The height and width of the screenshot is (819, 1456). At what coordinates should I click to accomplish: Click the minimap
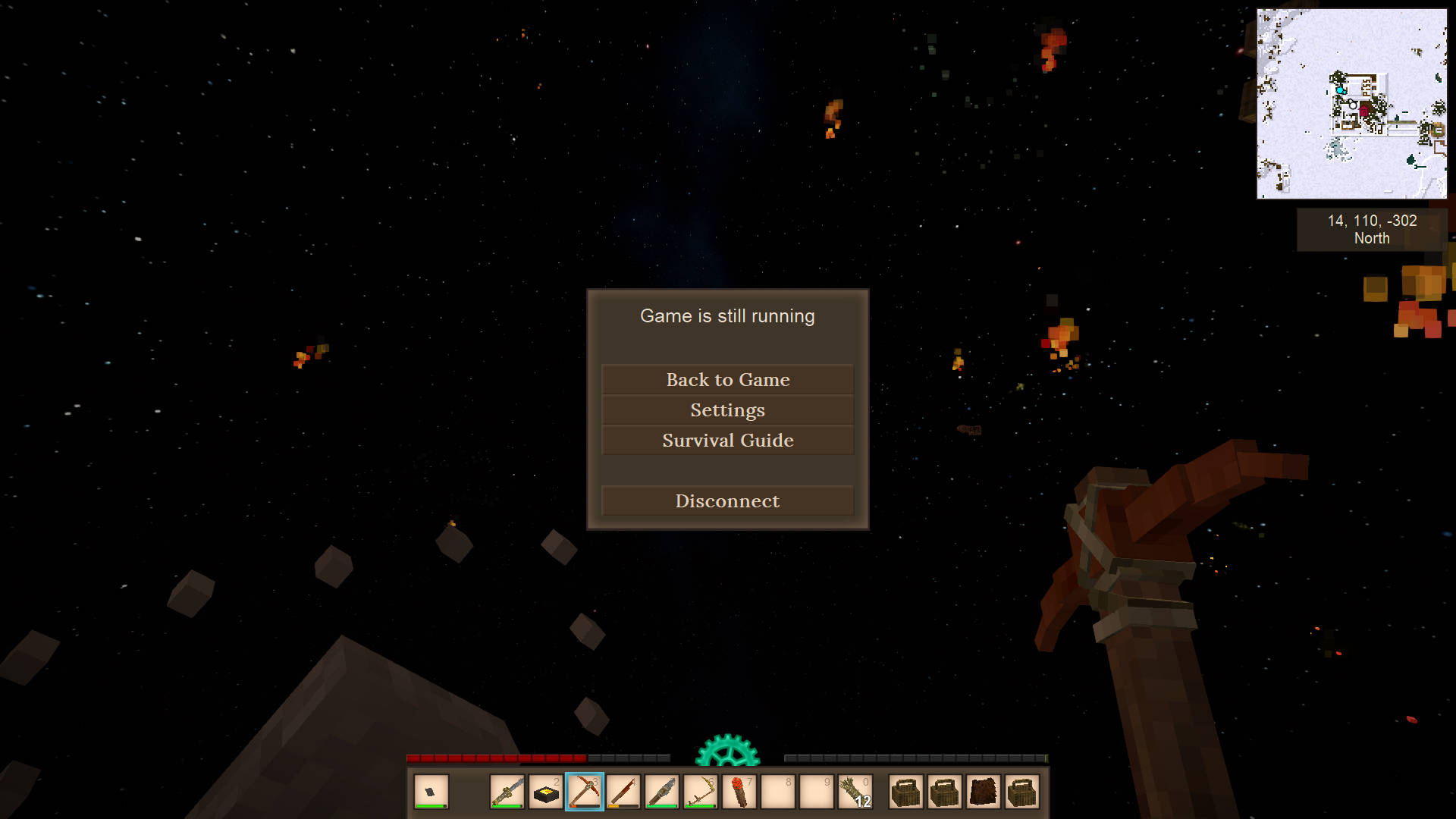[1351, 104]
